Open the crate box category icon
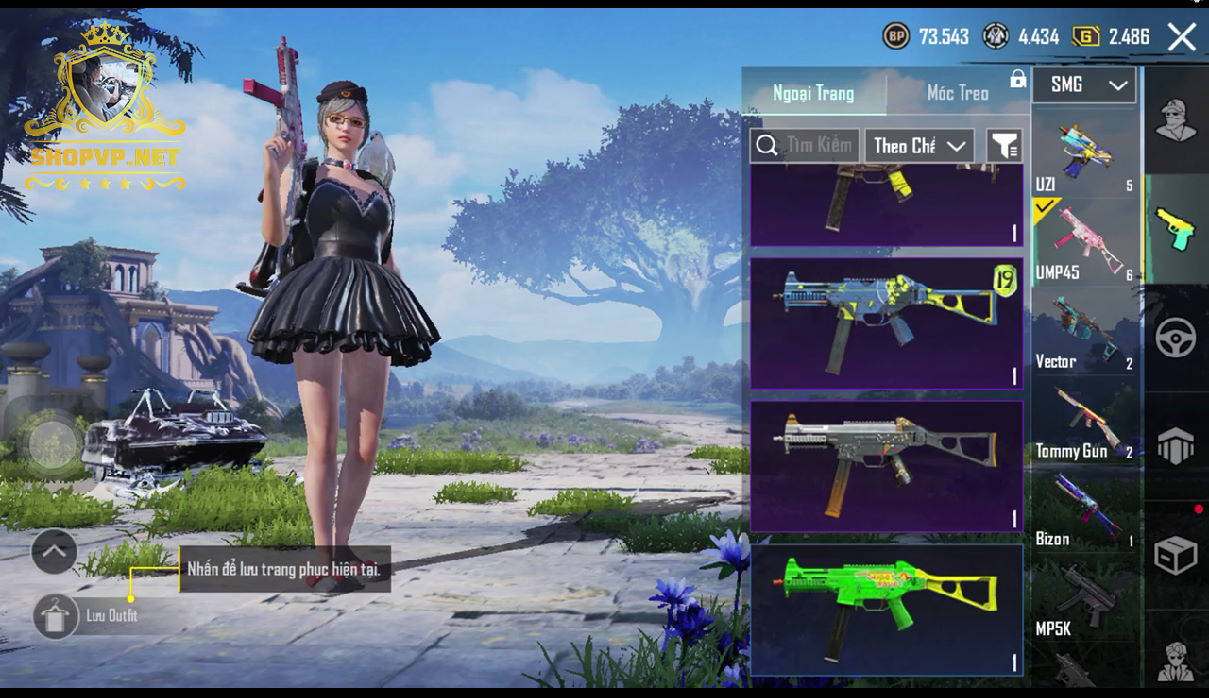1209x698 pixels. tap(1176, 555)
